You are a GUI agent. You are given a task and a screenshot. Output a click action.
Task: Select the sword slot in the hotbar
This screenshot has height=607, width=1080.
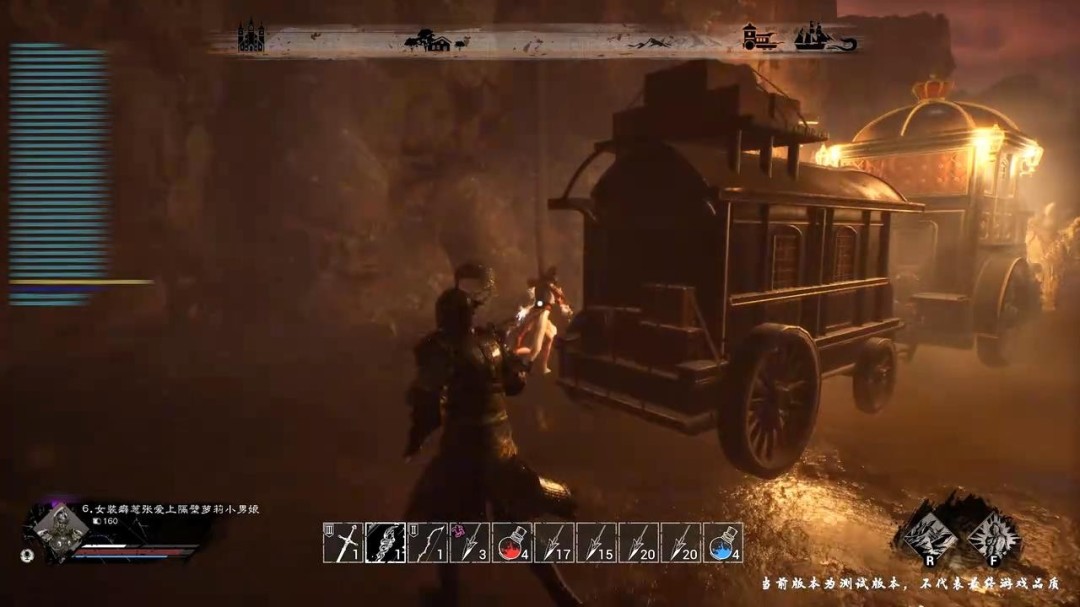click(343, 541)
